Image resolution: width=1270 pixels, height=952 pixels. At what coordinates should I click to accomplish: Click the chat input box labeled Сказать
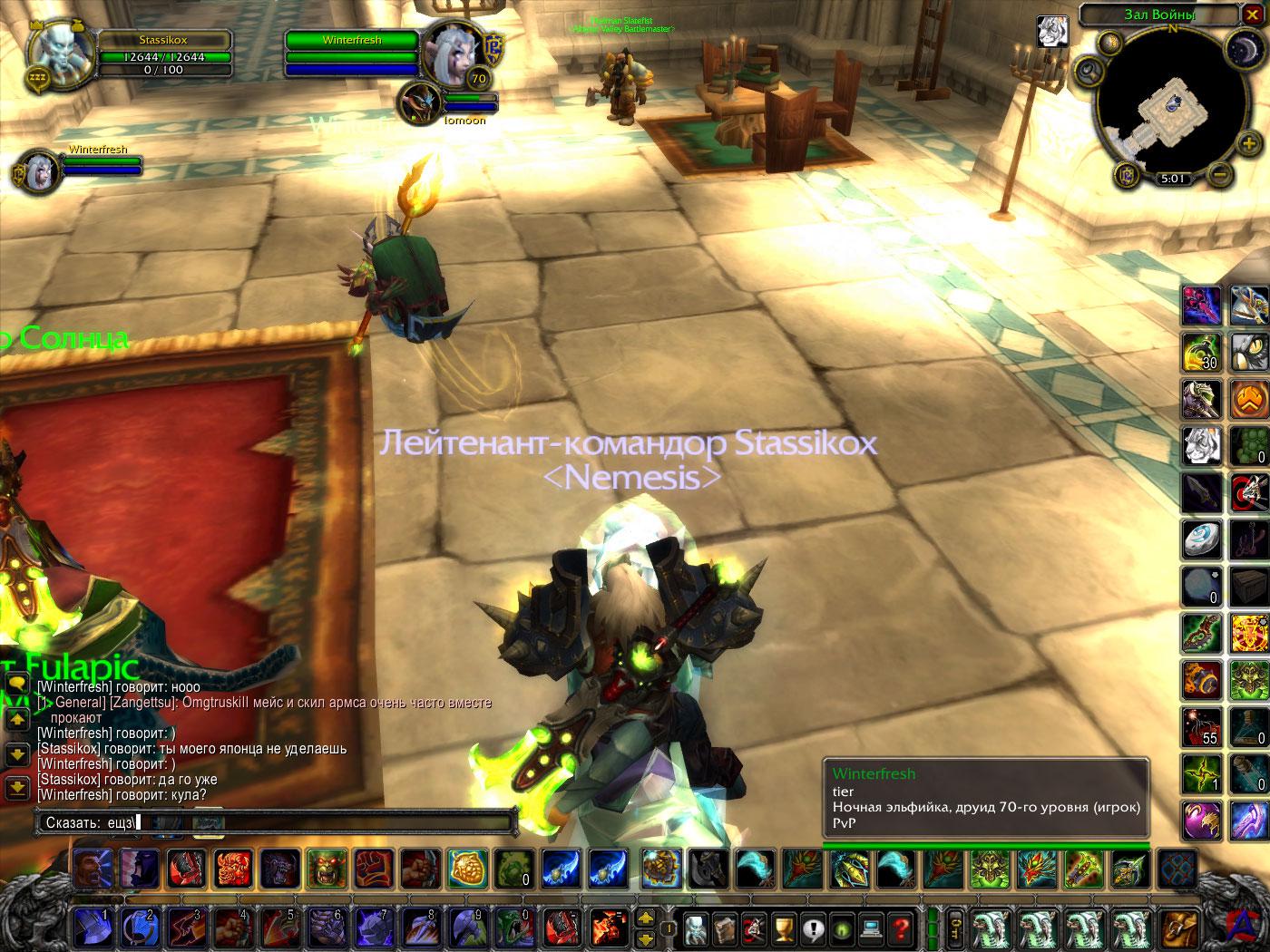[x=272, y=822]
